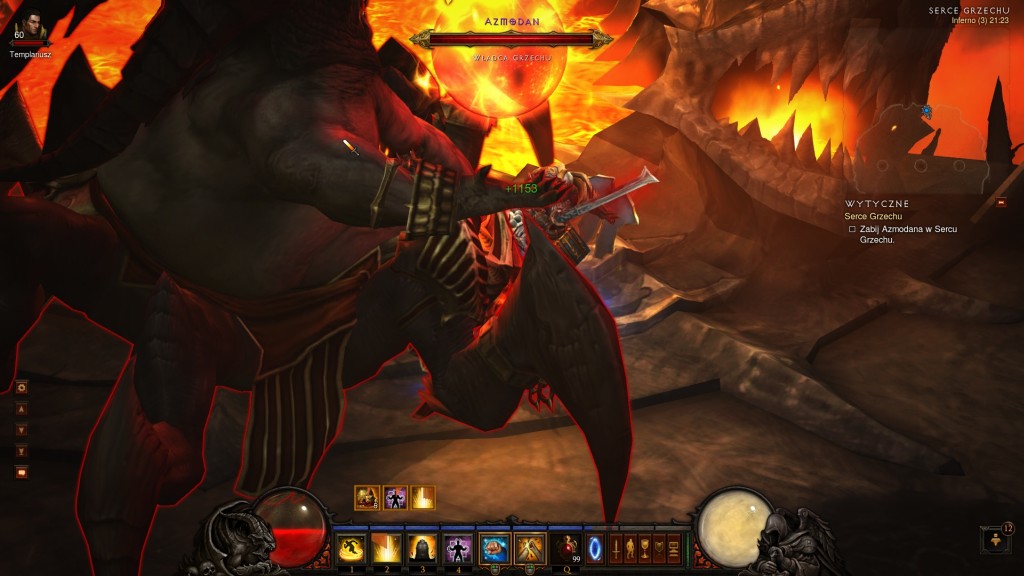Open the achievements chalice button
Viewport: 1024px width, 576px height.
click(x=645, y=548)
